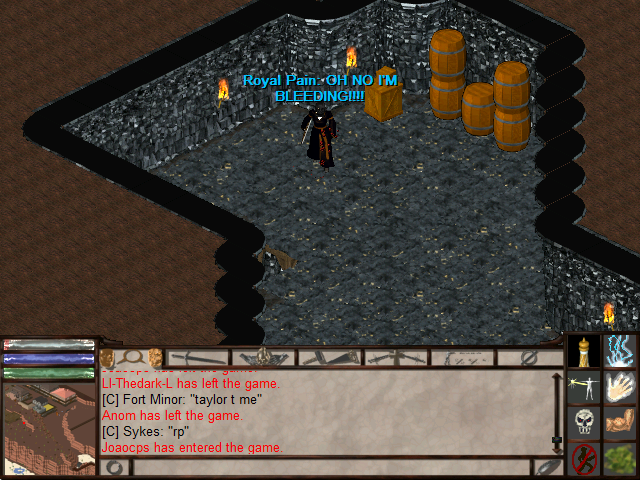The image size is (640, 480).
Task: Cast the white figure beam spell
Action: coord(585,388)
